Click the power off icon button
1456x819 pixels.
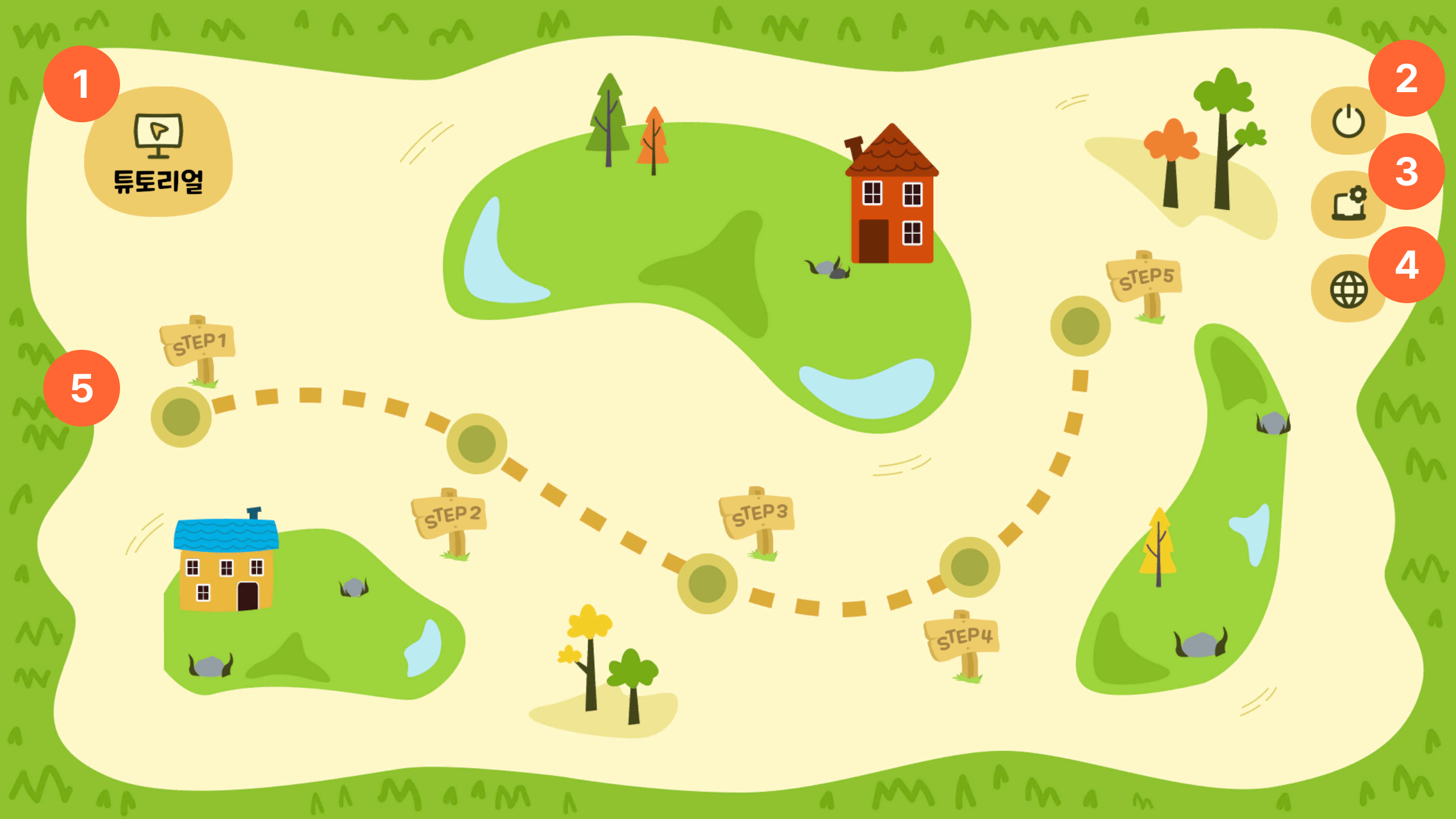tap(1348, 121)
